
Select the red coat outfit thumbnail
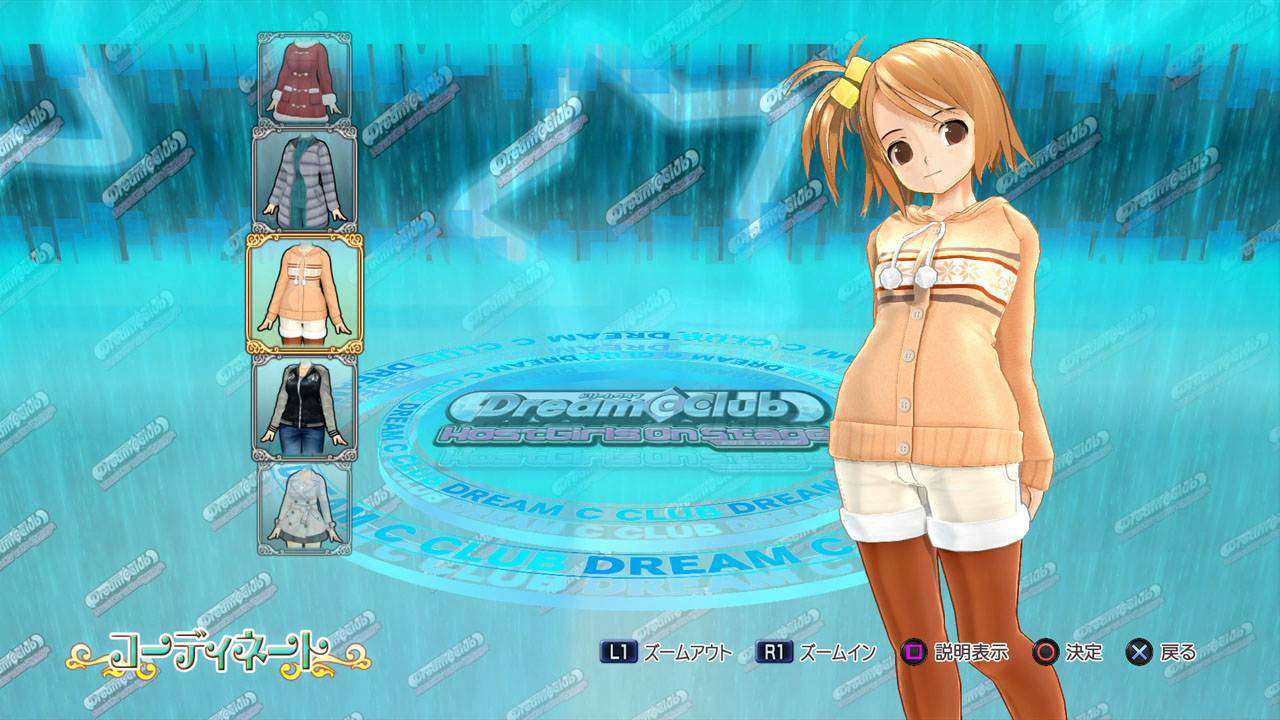[x=305, y=79]
